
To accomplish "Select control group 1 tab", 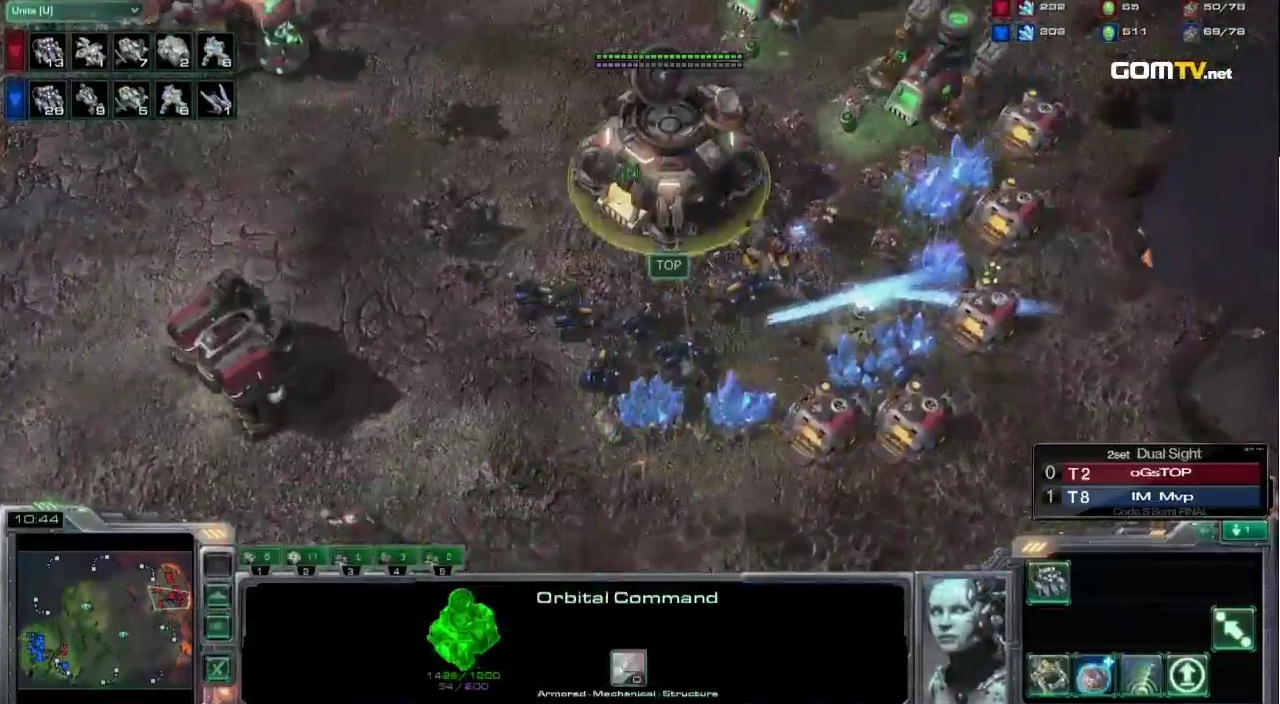I will (259, 558).
